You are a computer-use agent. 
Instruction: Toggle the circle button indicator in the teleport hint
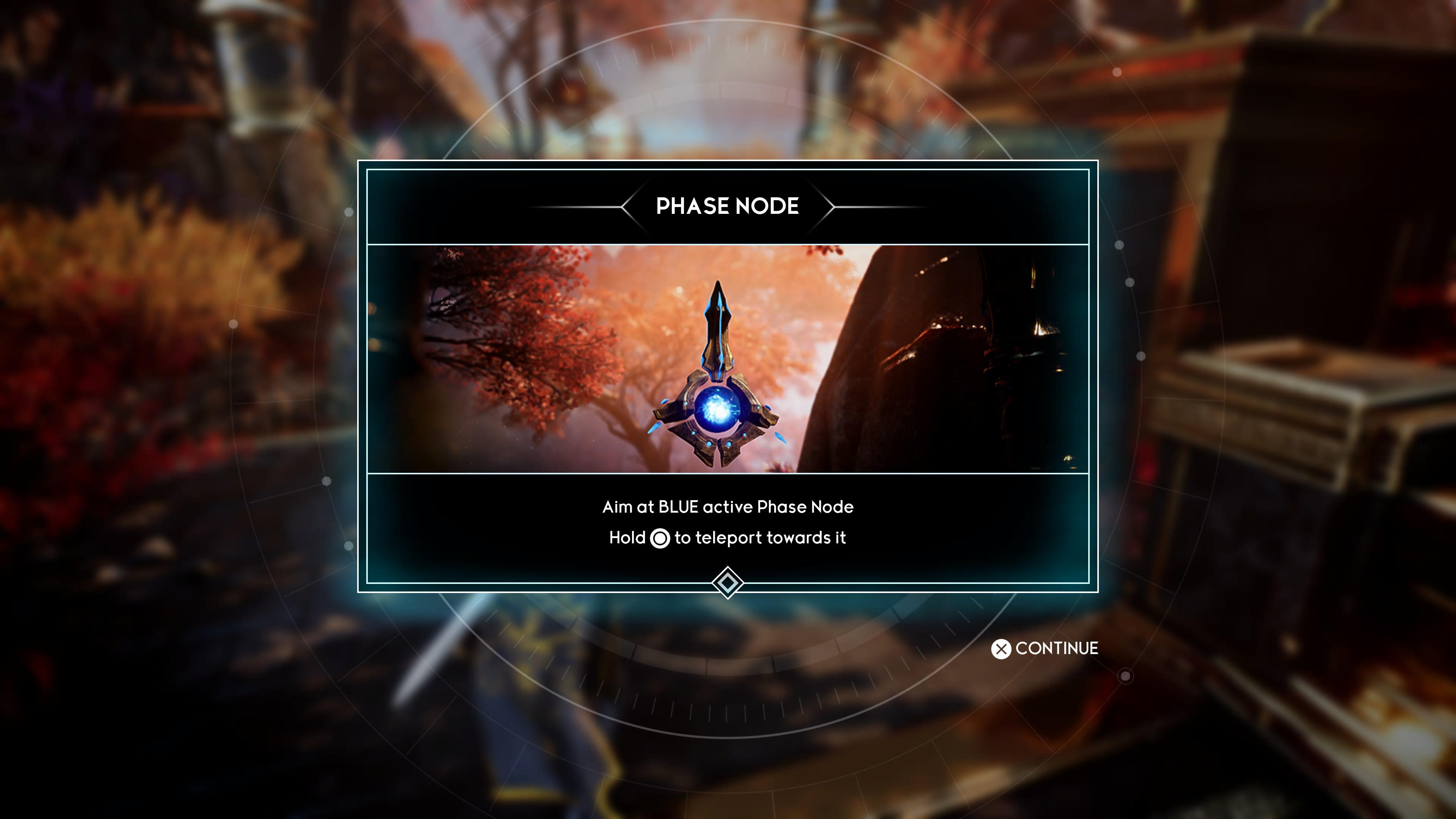click(x=660, y=538)
